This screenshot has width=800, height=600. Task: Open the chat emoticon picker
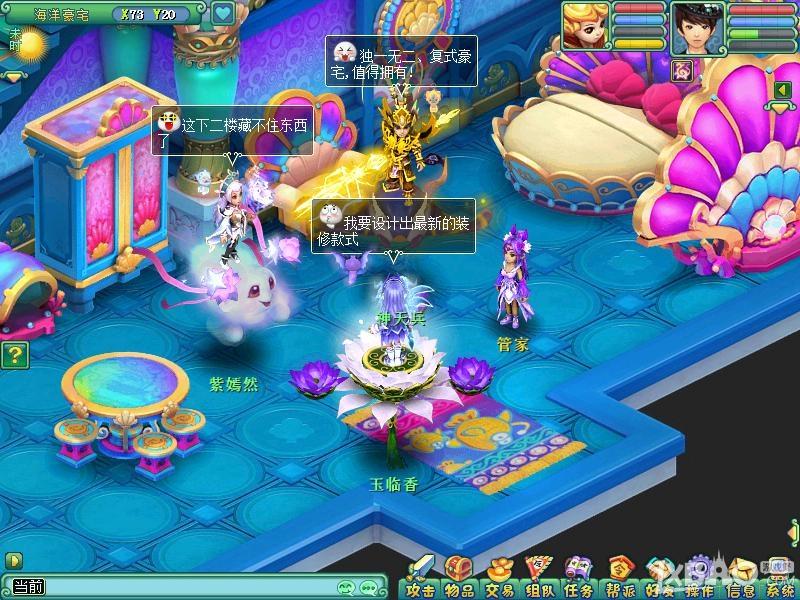(347, 588)
